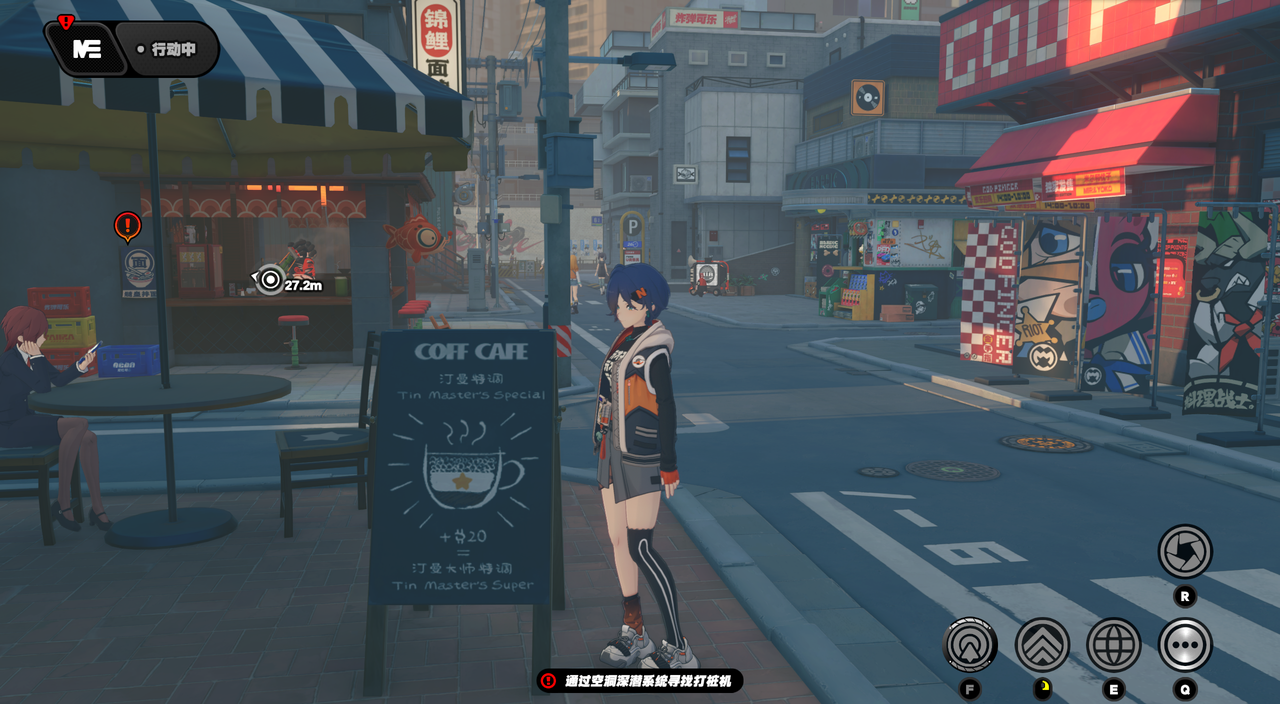Tap the triple chevron icon
The height and width of the screenshot is (704, 1280).
point(1042,645)
